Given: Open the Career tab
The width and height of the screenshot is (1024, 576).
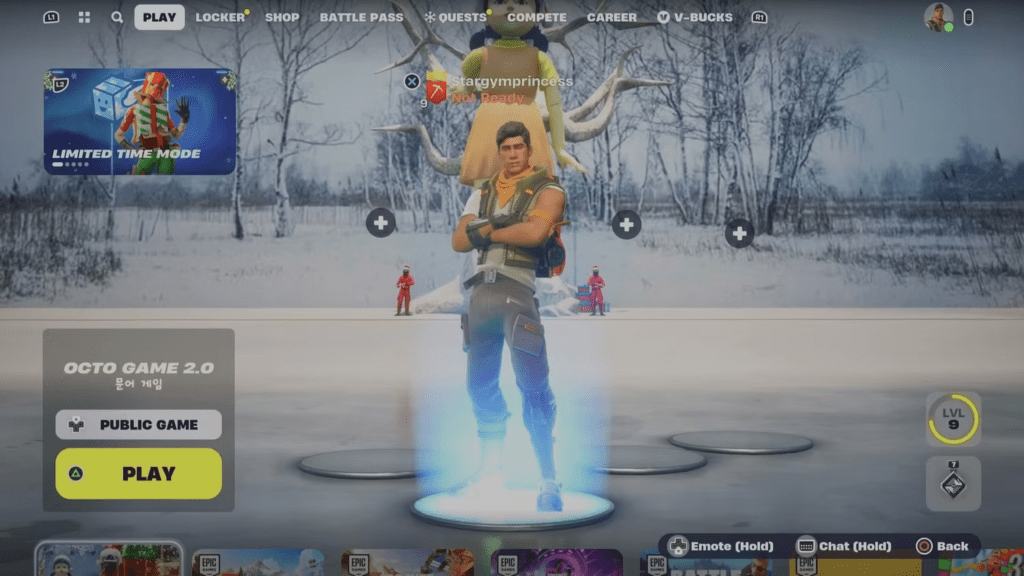Looking at the screenshot, I should coord(612,17).
